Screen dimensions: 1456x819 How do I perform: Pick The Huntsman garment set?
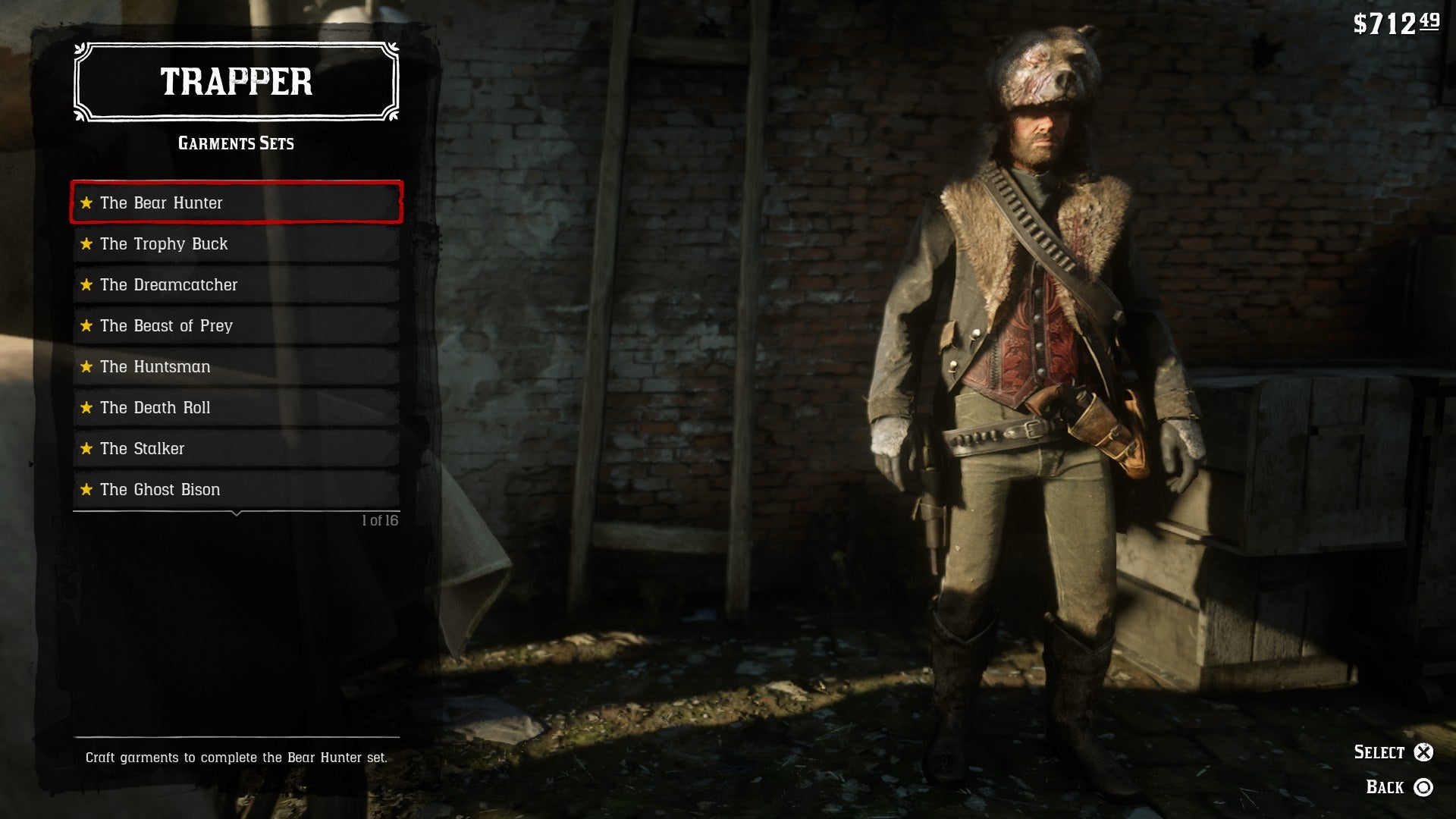236,366
